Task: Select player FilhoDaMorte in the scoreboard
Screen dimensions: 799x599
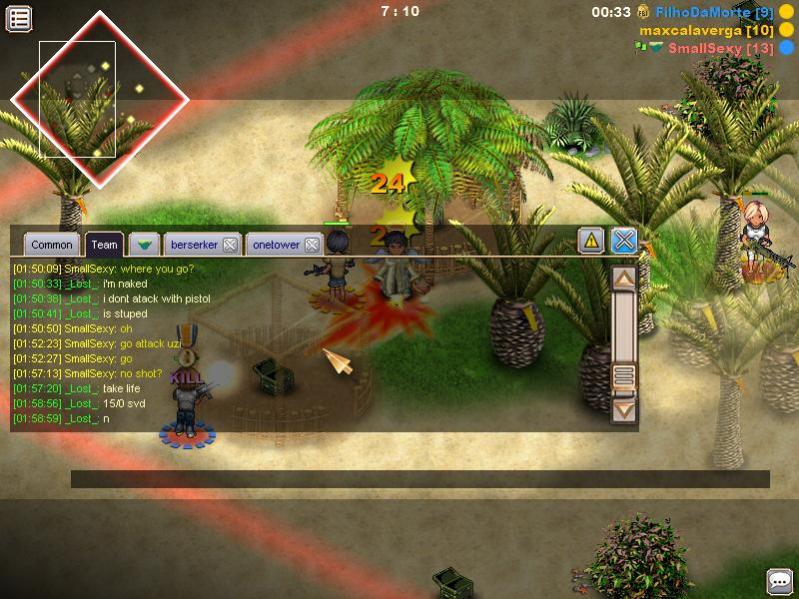Action: (x=714, y=12)
